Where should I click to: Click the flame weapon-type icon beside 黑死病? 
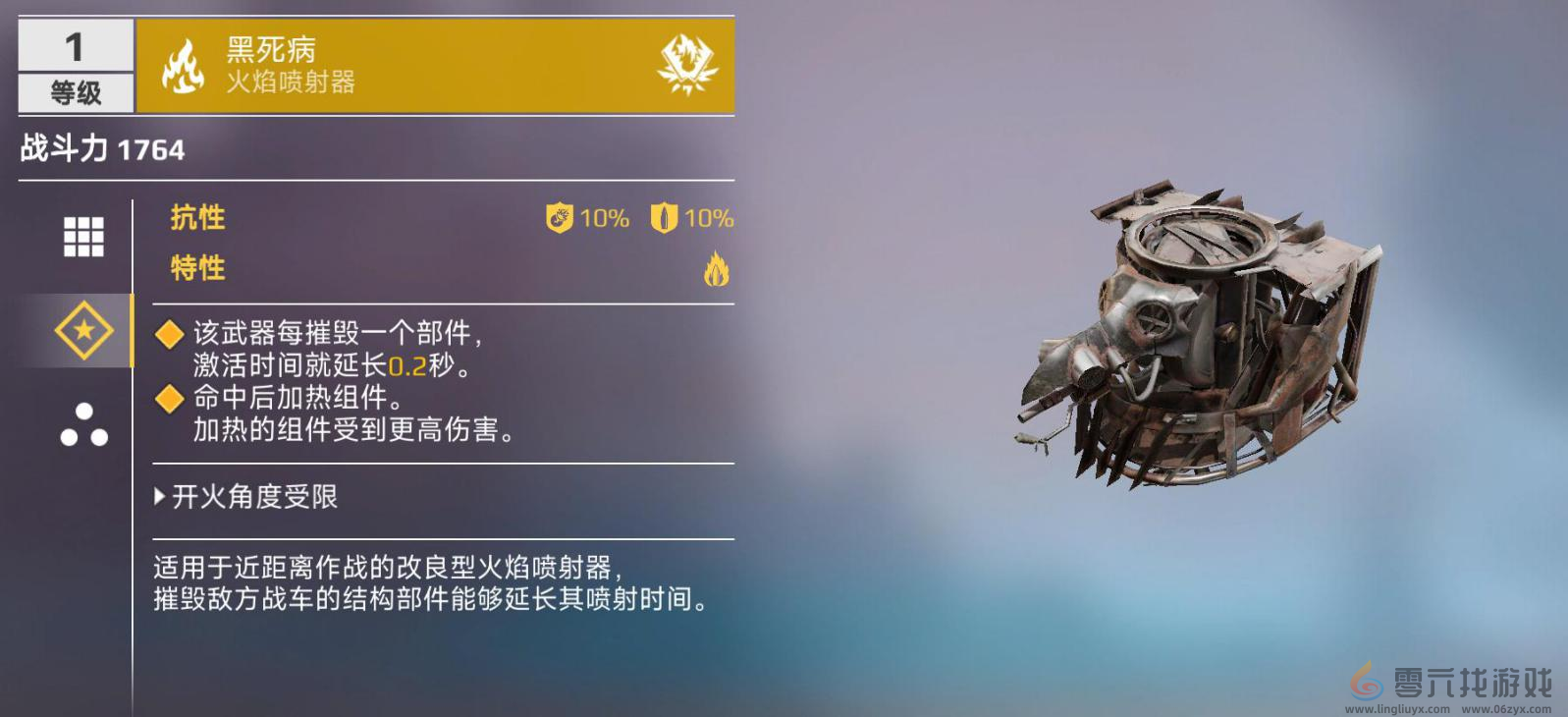(x=181, y=65)
